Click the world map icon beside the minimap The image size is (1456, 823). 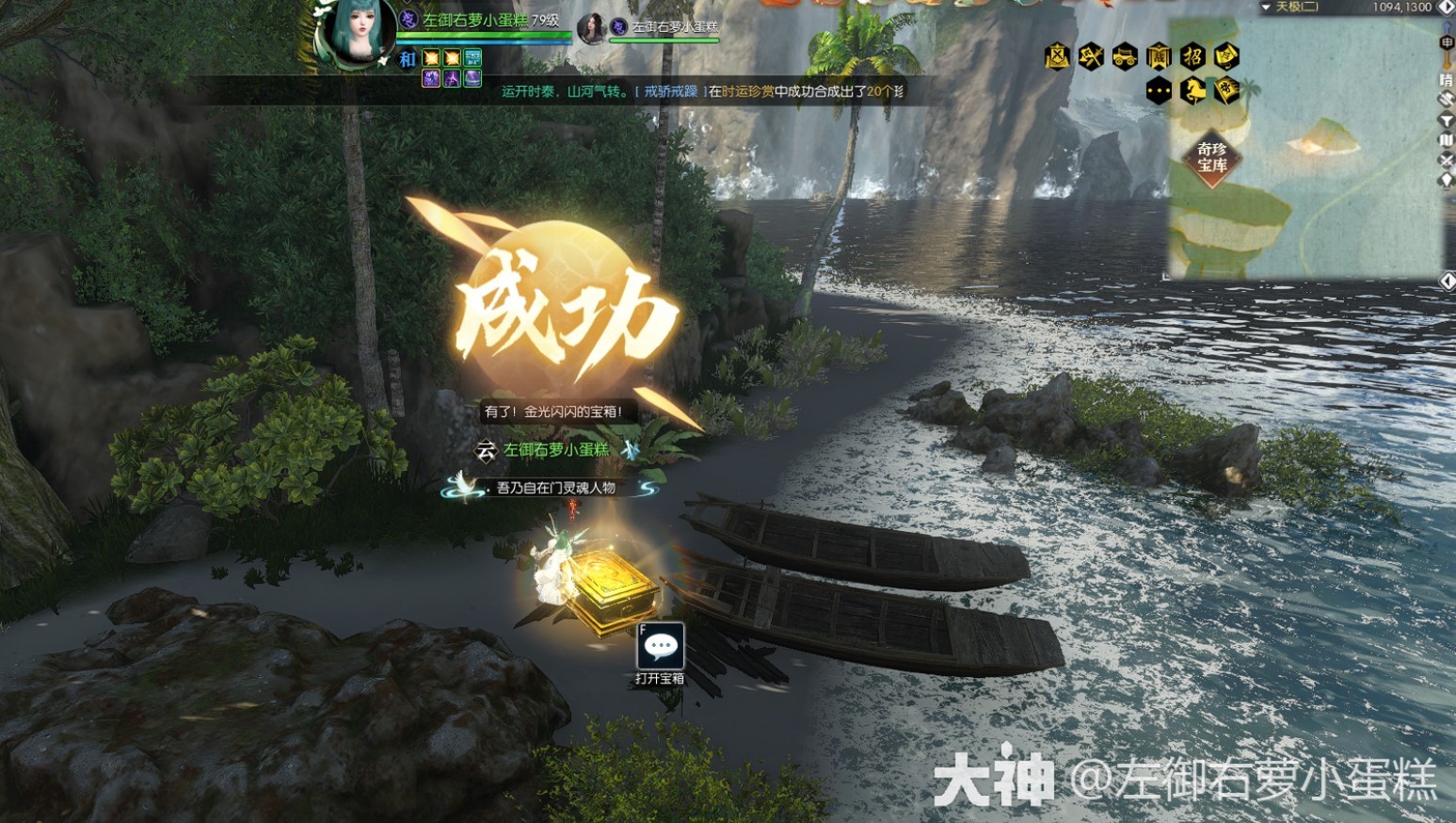tap(1447, 140)
